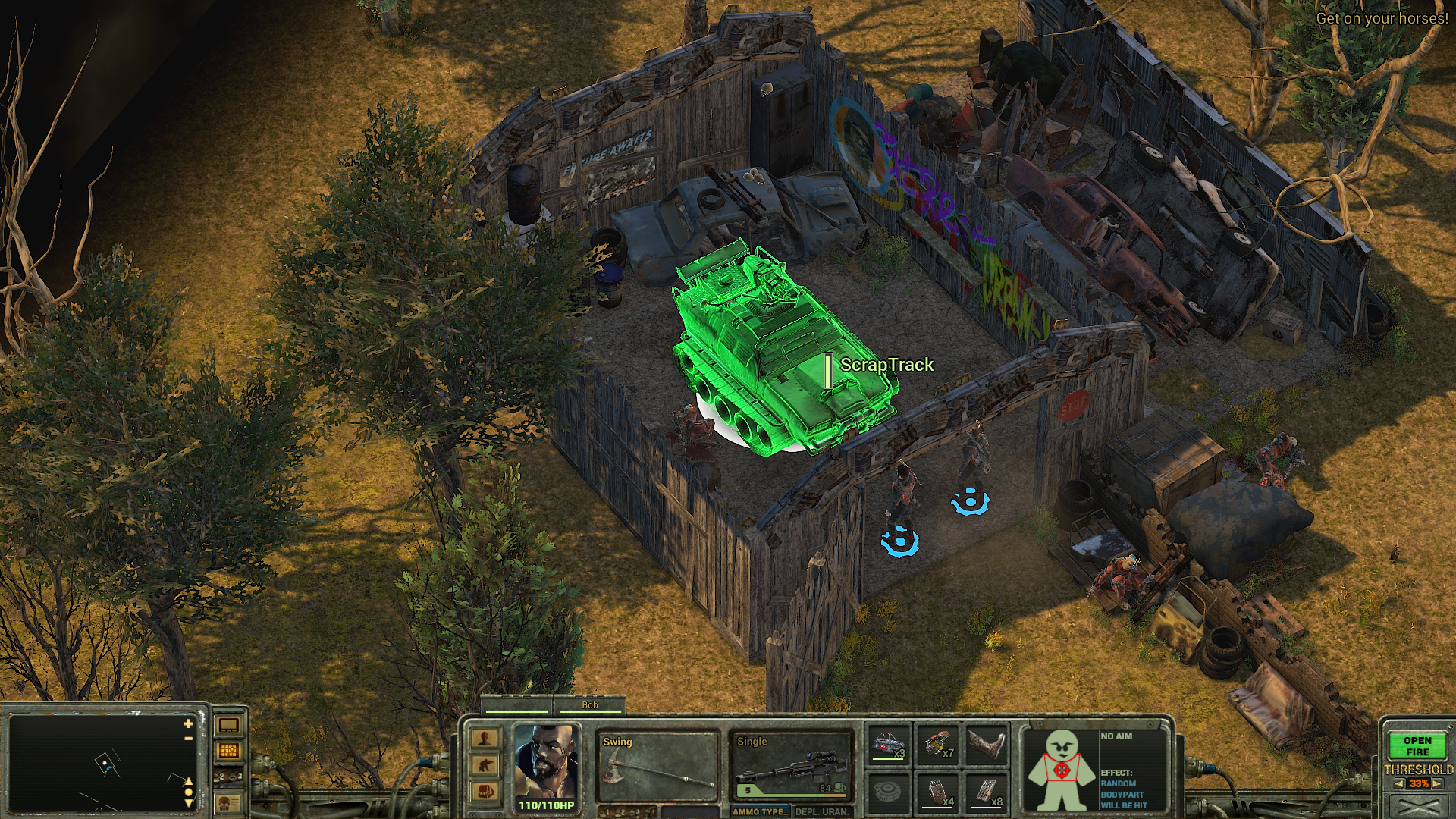The width and height of the screenshot is (1456, 819).
Task: Decrease the fire threshold with left arrow
Action: pos(1399,784)
